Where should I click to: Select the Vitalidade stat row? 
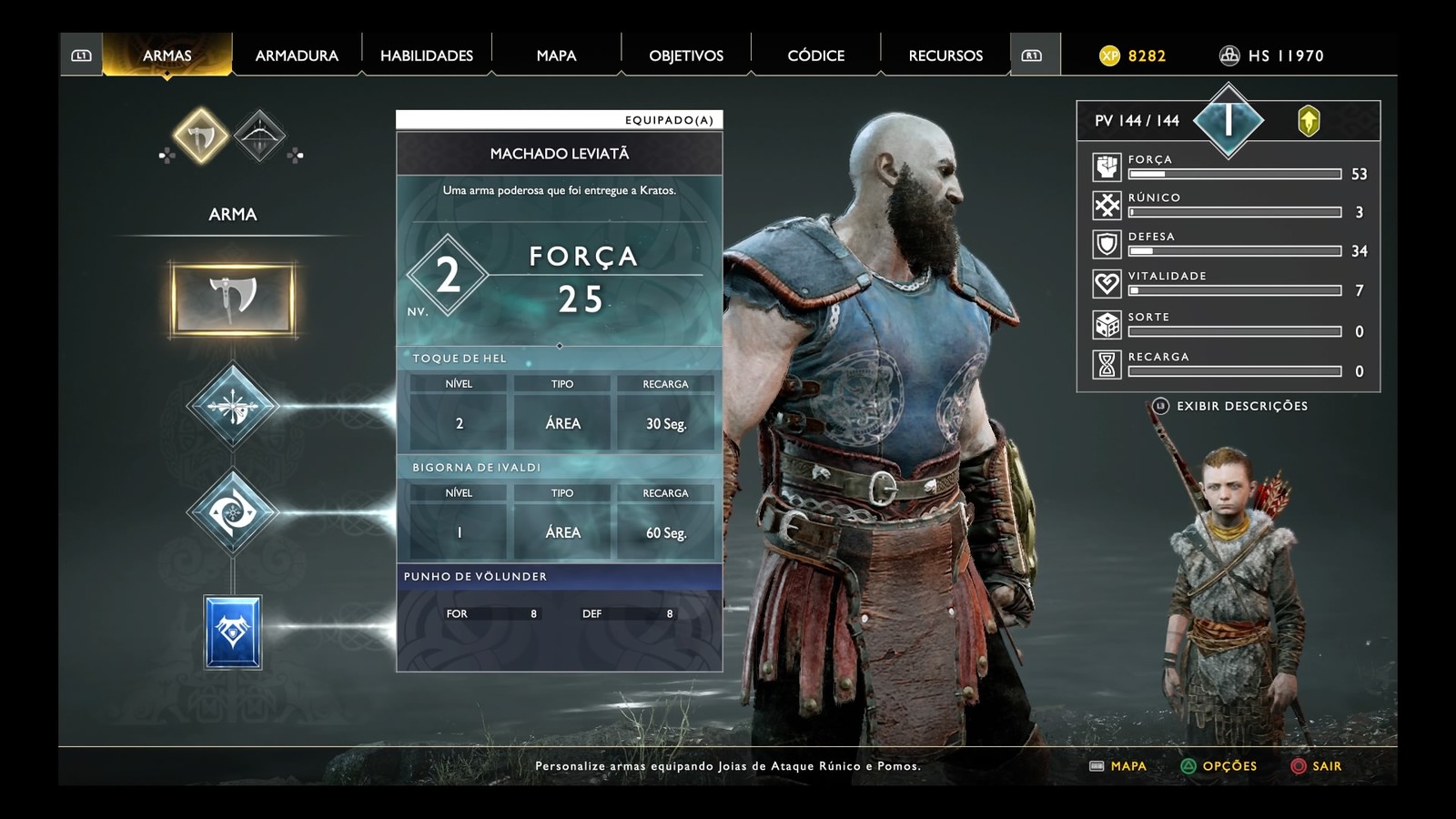1228,284
